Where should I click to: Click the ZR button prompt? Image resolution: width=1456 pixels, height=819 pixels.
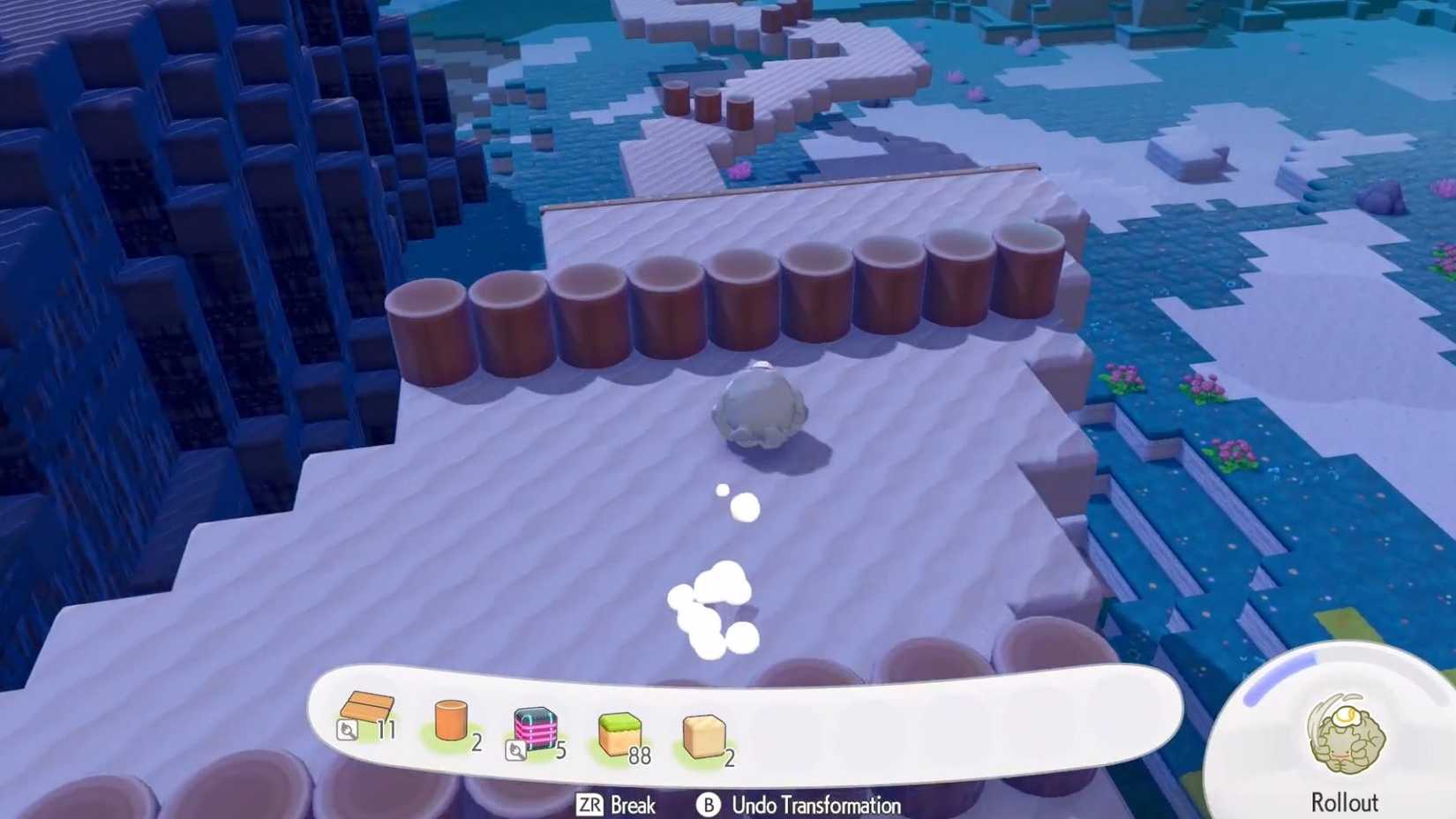click(590, 806)
